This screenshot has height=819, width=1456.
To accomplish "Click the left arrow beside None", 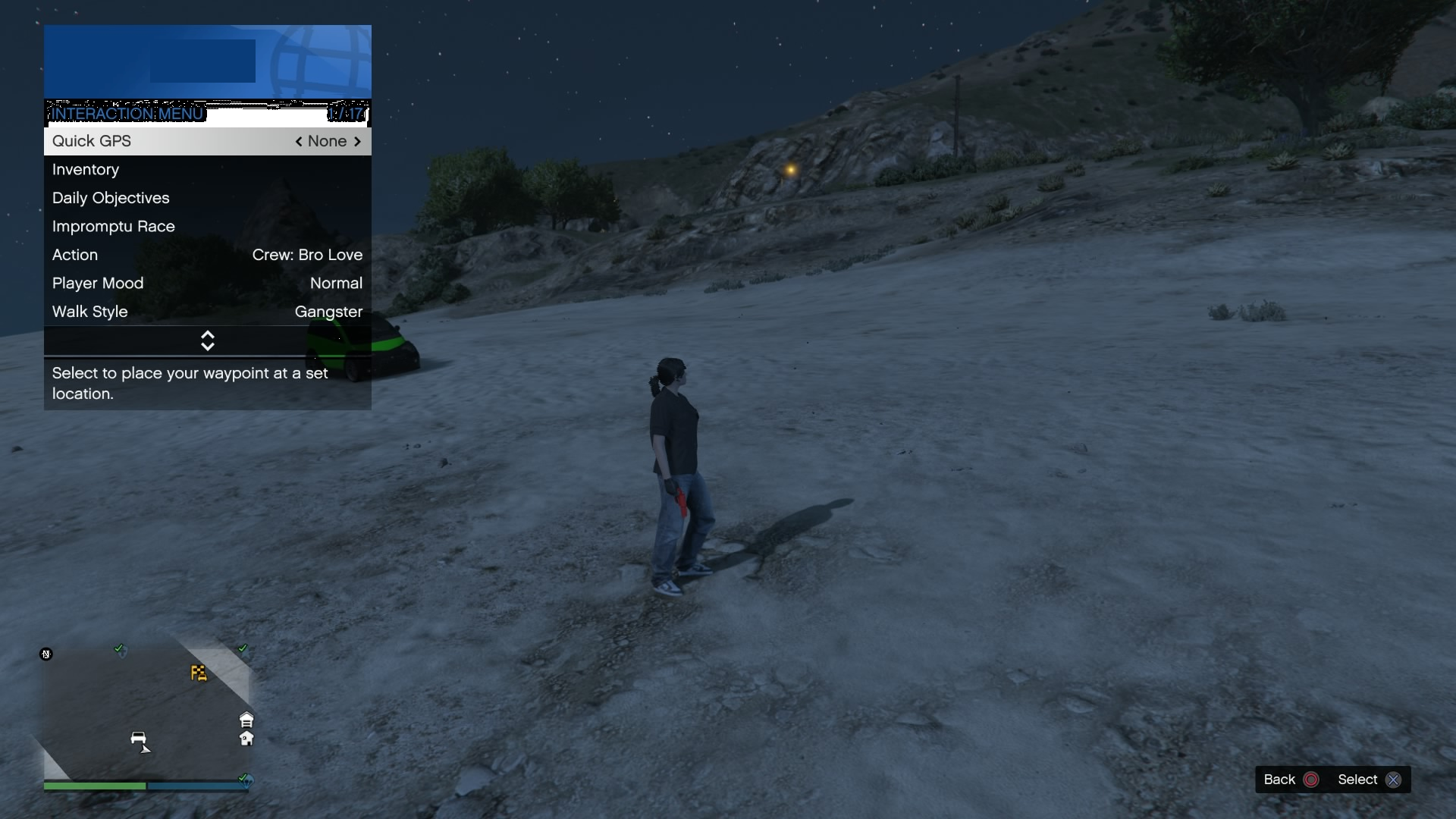I will coord(298,141).
